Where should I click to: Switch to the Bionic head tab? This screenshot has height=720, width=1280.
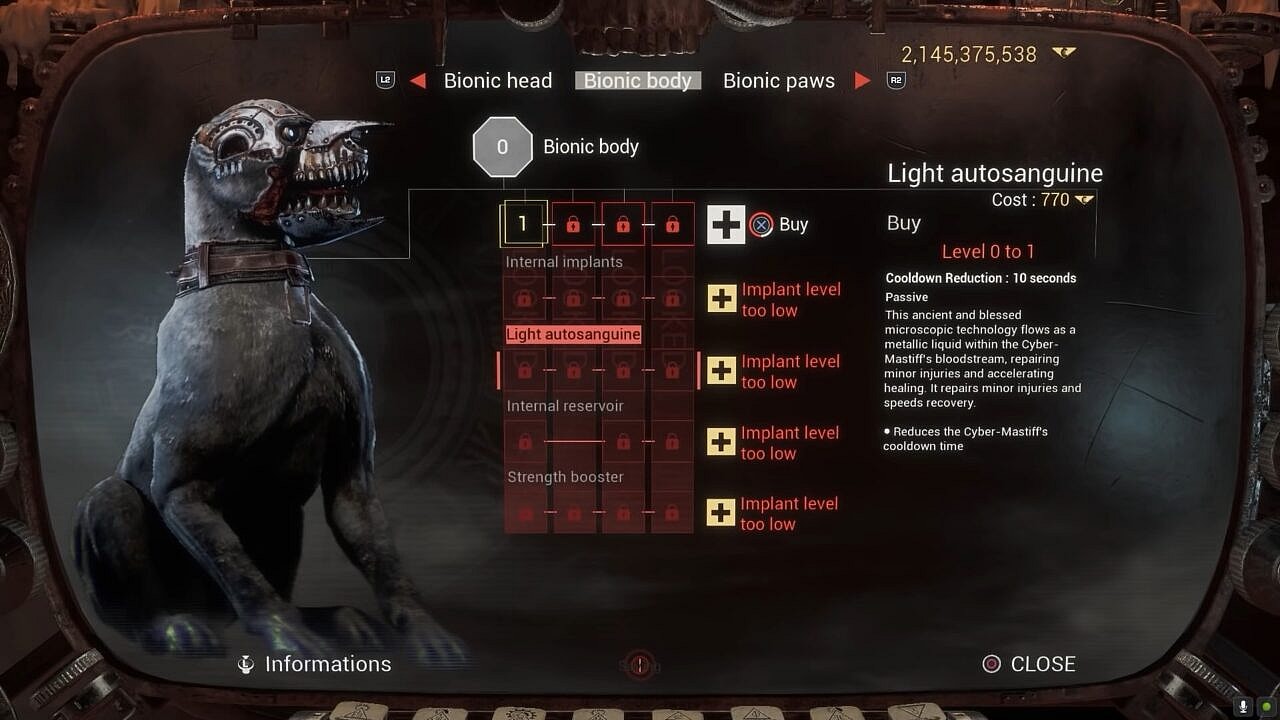497,81
